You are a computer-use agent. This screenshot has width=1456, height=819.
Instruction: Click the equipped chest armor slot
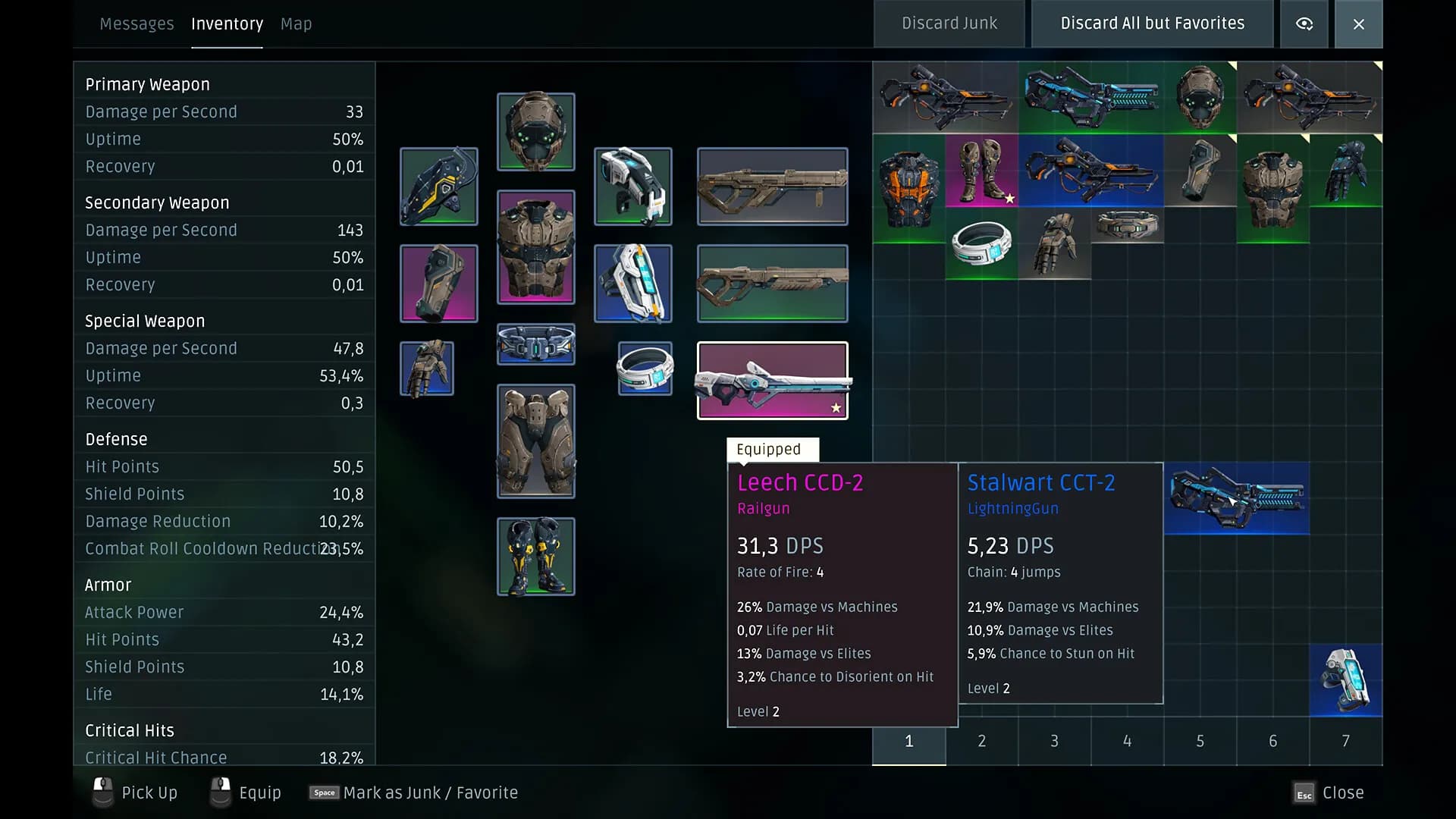pyautogui.click(x=535, y=246)
